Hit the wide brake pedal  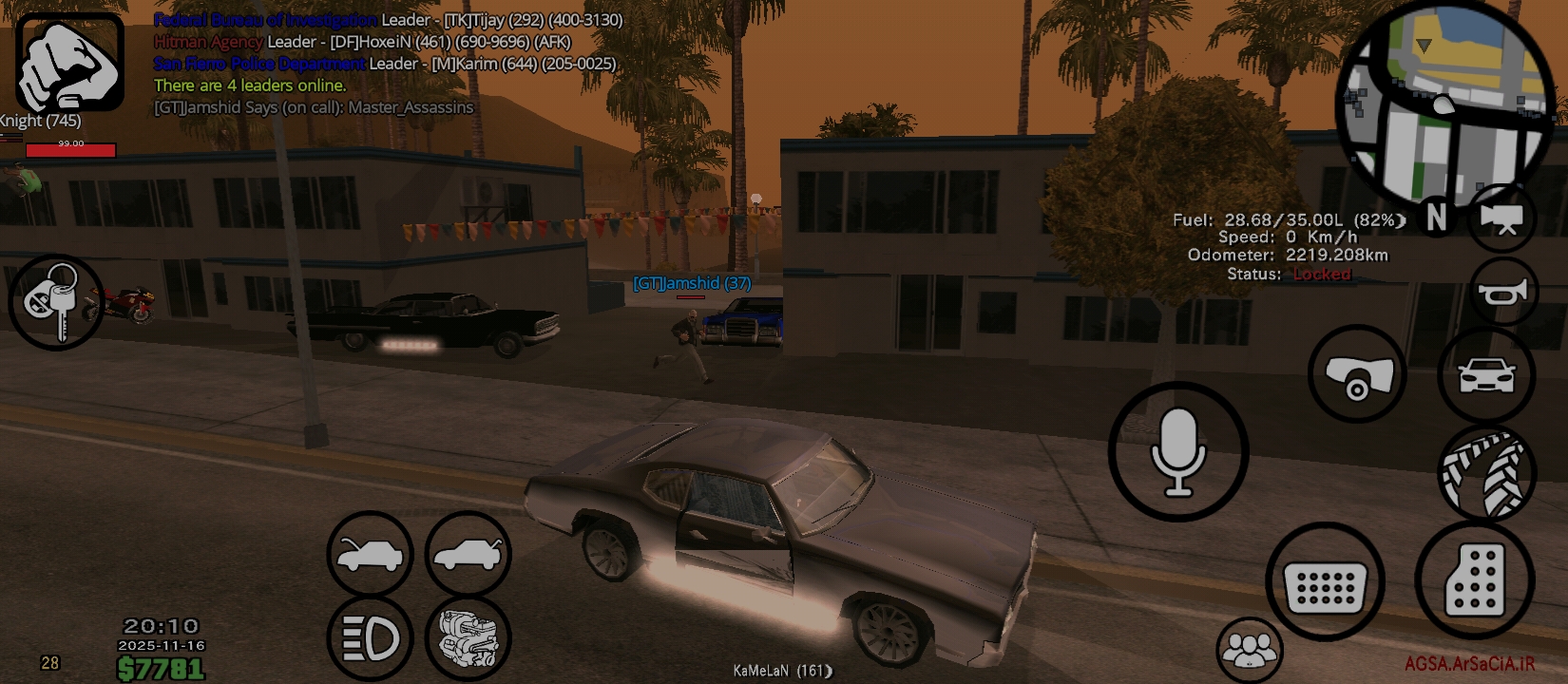[x=1325, y=581]
